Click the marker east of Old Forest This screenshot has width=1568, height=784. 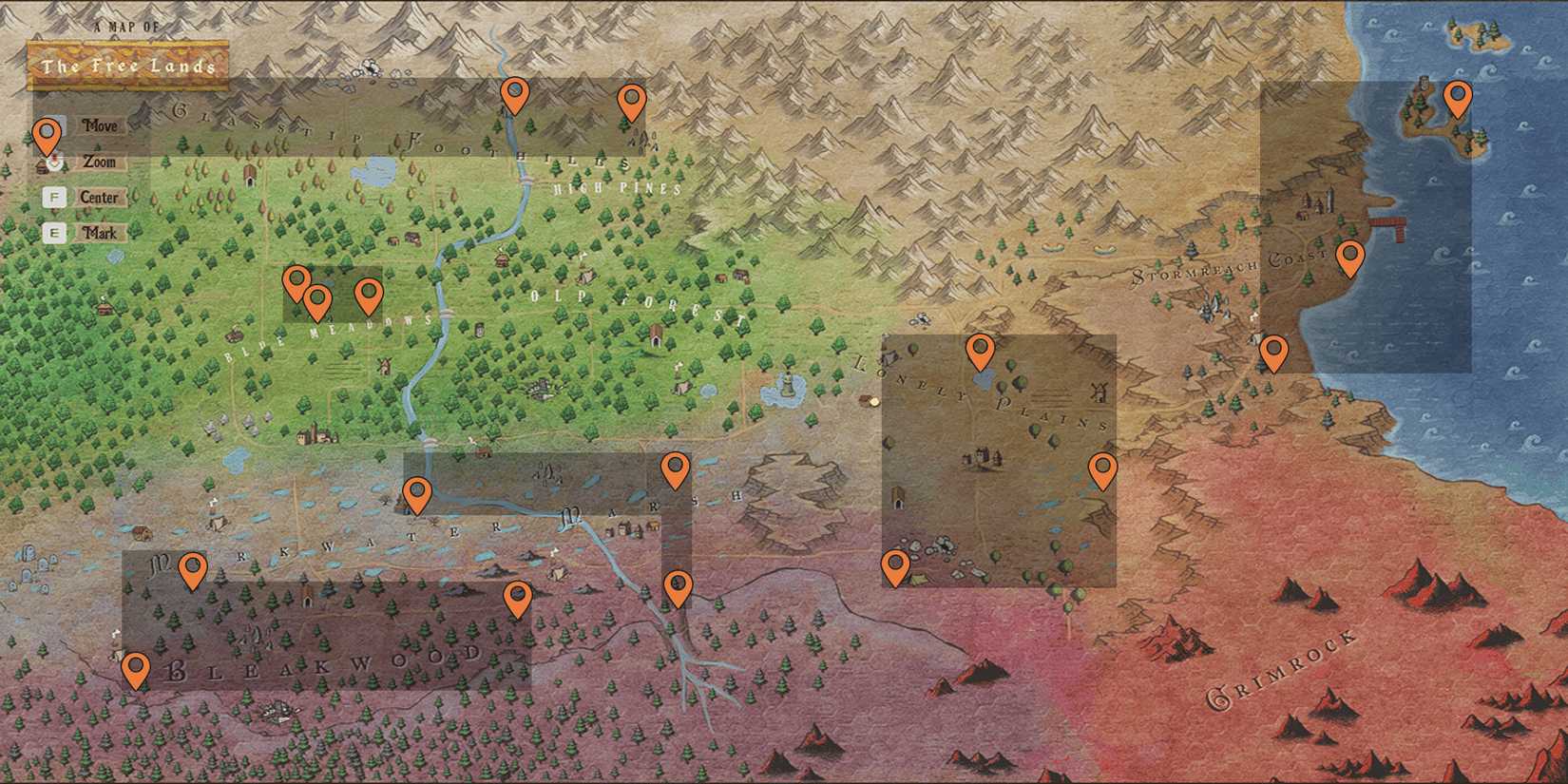pyautogui.click(x=677, y=466)
